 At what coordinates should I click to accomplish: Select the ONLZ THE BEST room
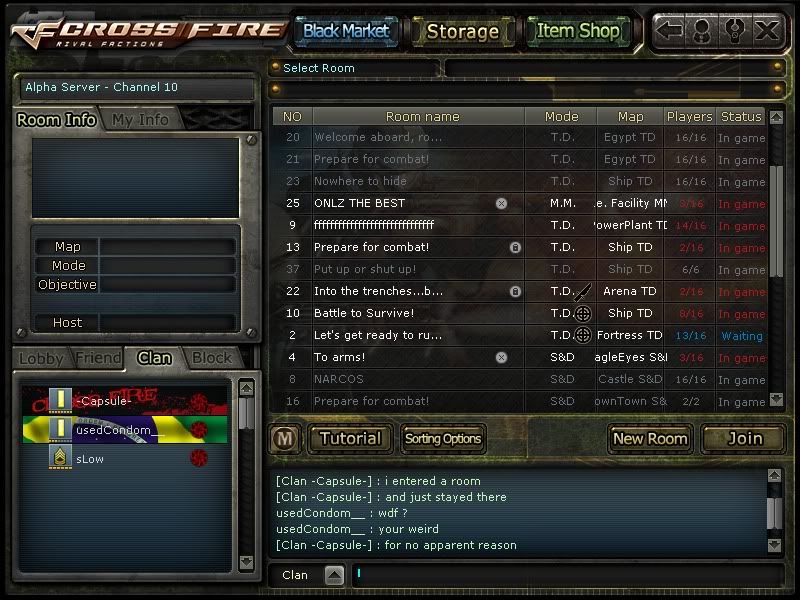click(400, 203)
